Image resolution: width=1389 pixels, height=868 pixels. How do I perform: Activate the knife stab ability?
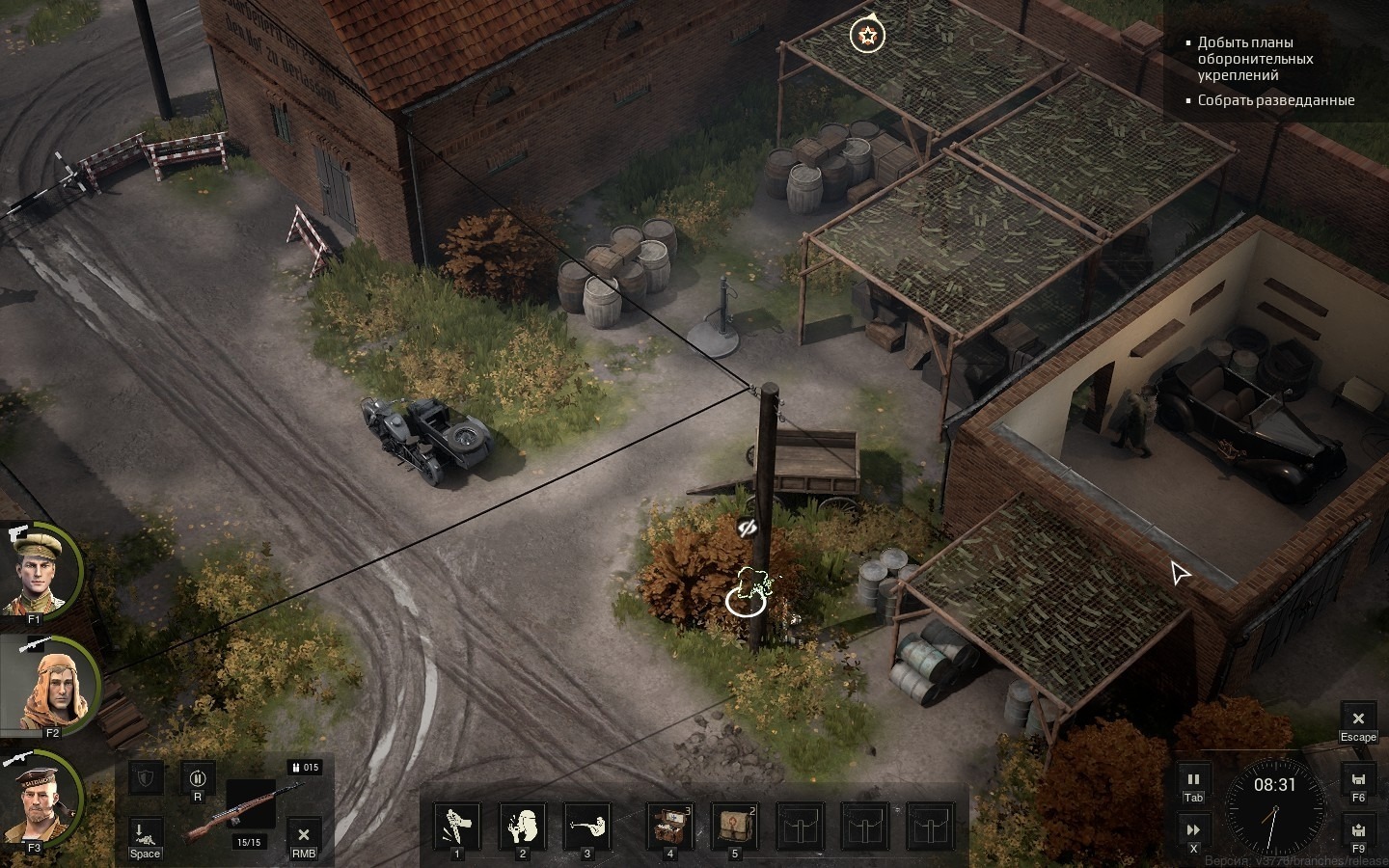[x=457, y=827]
